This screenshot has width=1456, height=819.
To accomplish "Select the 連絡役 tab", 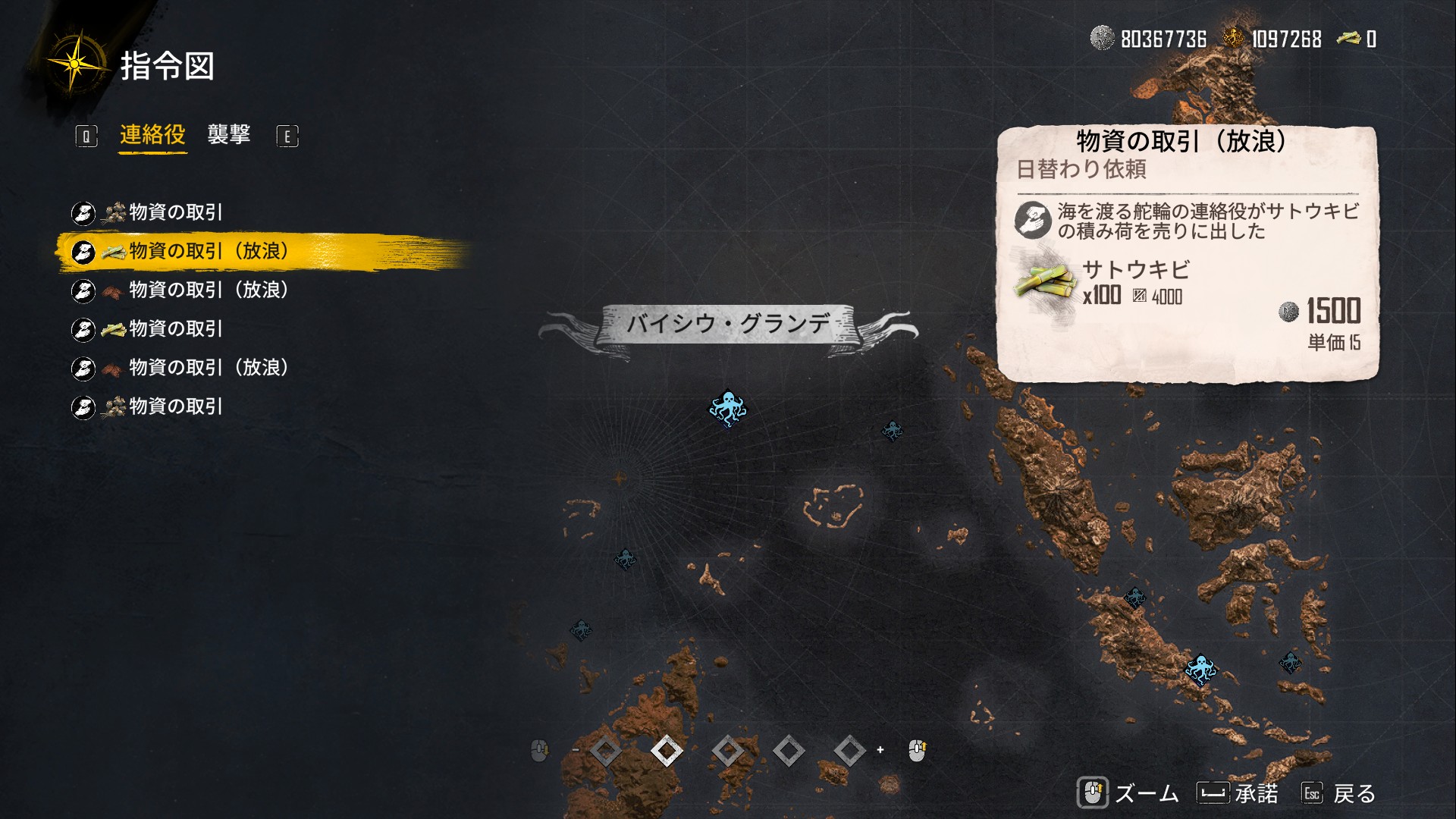I will 152,135.
